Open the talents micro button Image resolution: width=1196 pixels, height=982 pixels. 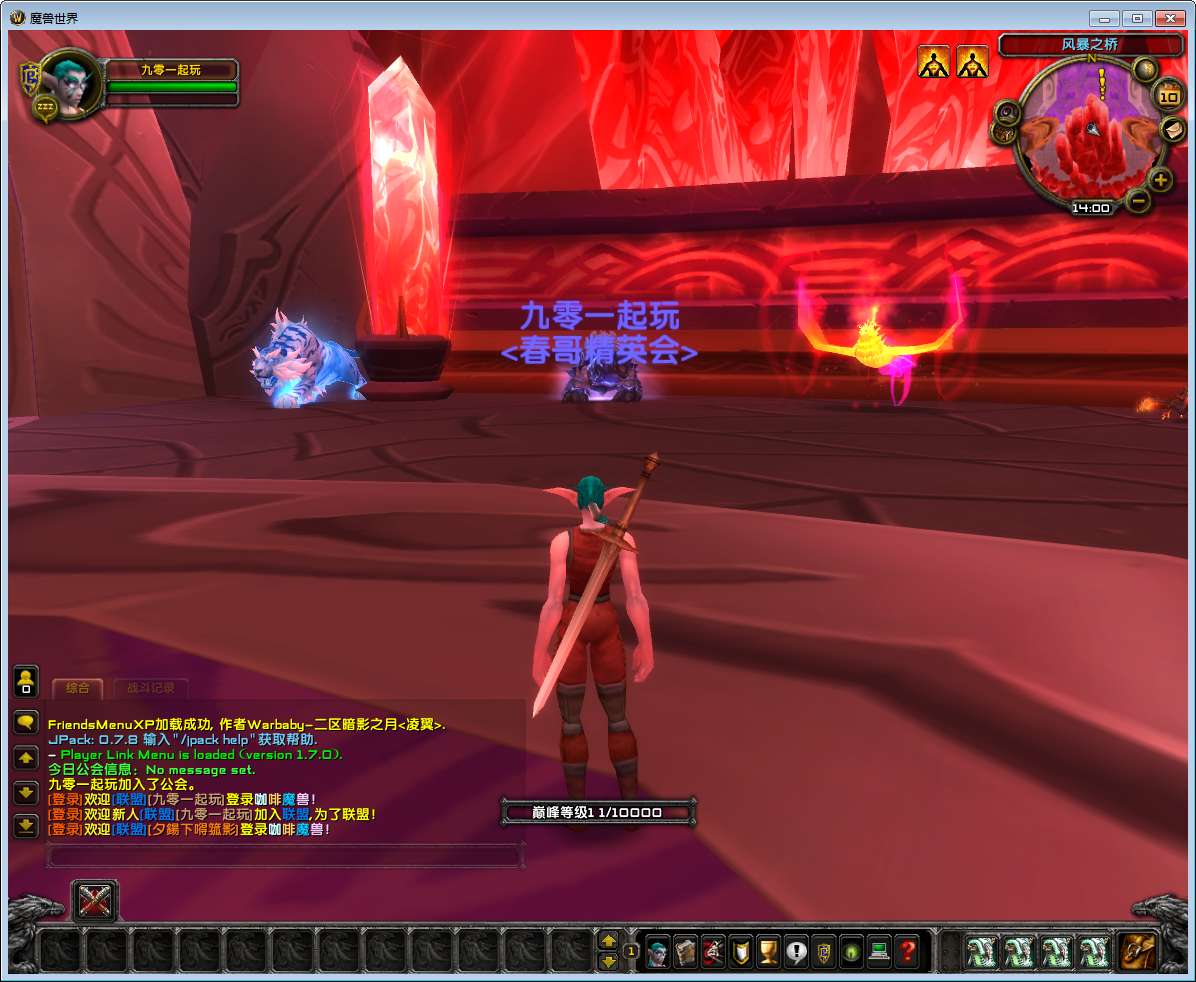tap(713, 950)
